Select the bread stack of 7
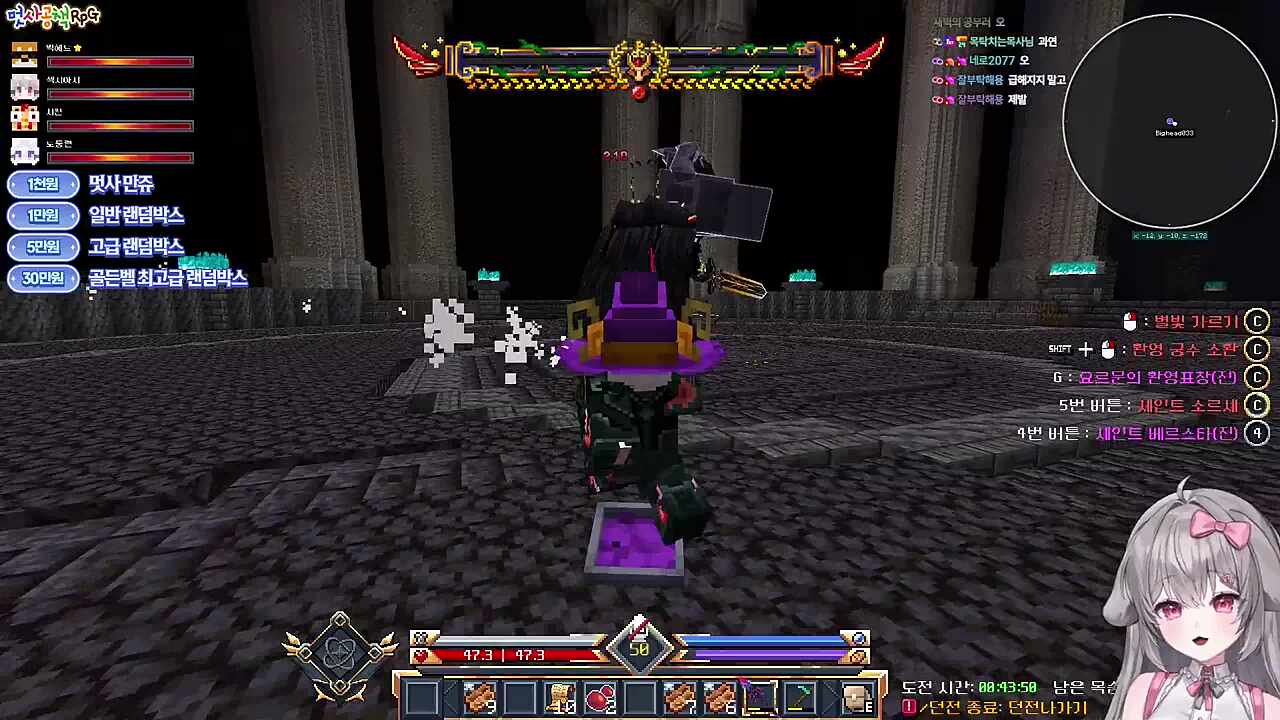The width and height of the screenshot is (1280, 720). (x=679, y=697)
